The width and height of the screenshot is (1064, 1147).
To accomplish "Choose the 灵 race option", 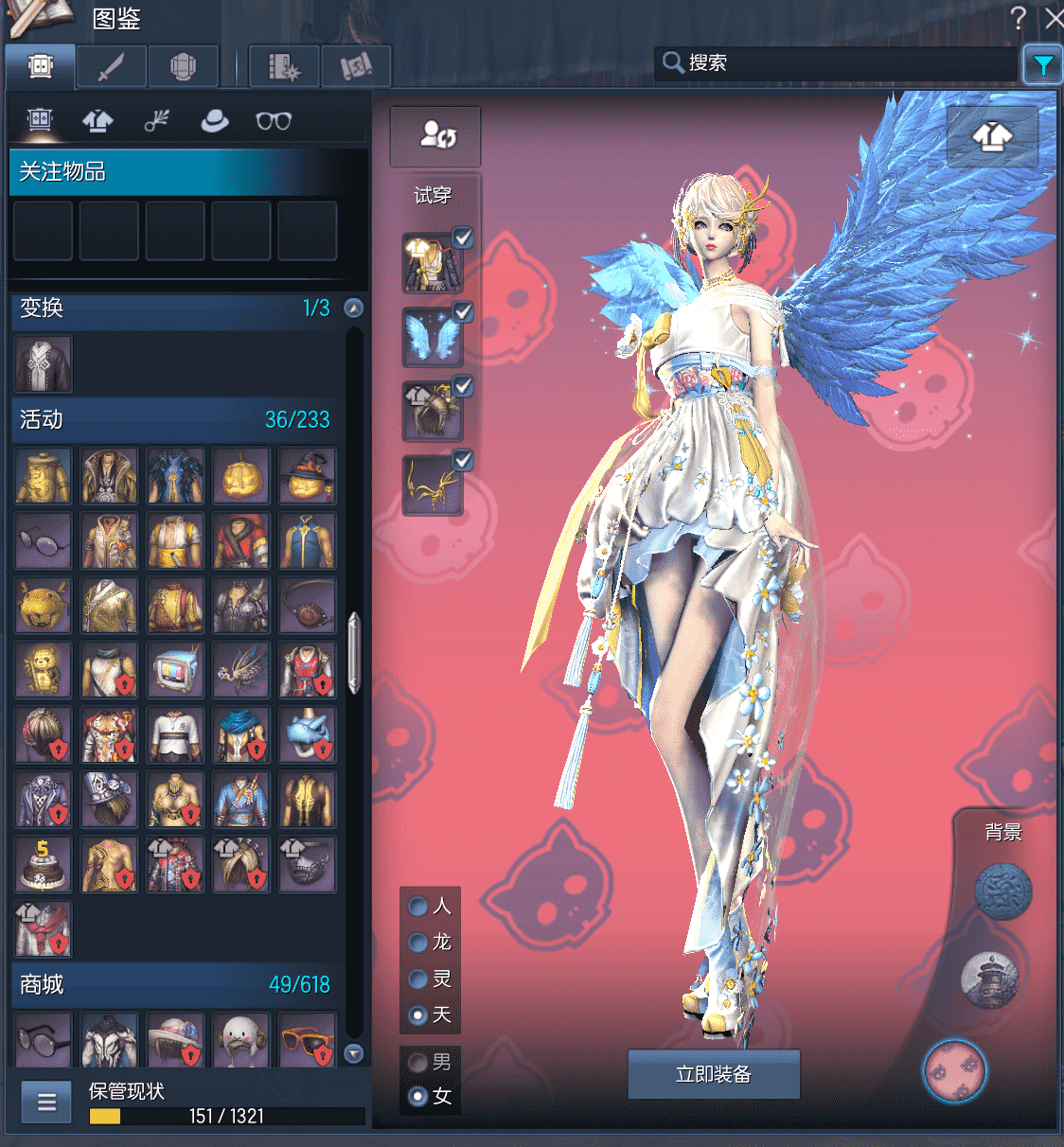I will click(417, 979).
